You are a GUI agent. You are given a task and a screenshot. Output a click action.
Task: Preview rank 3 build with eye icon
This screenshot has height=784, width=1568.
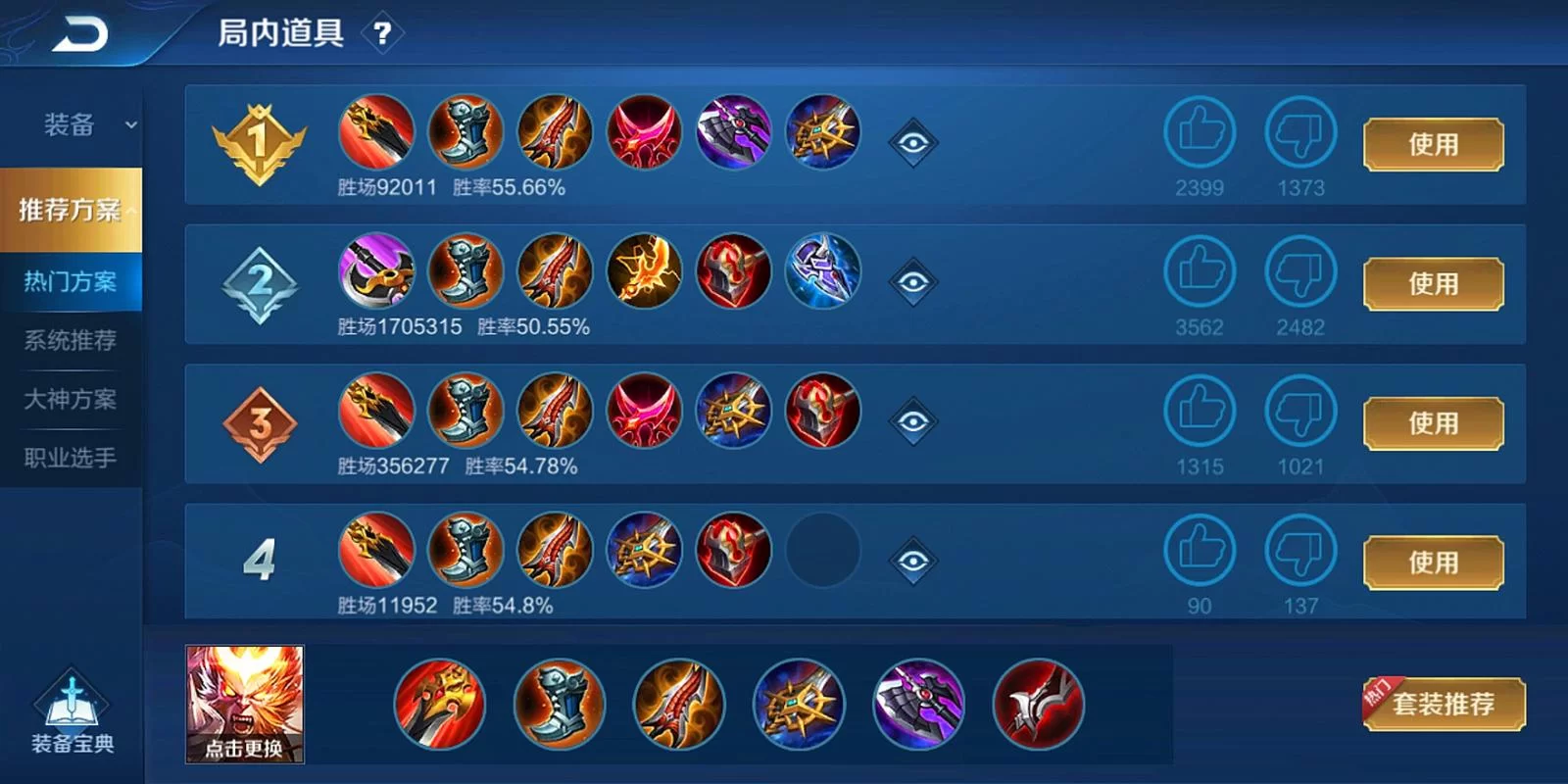[x=912, y=421]
